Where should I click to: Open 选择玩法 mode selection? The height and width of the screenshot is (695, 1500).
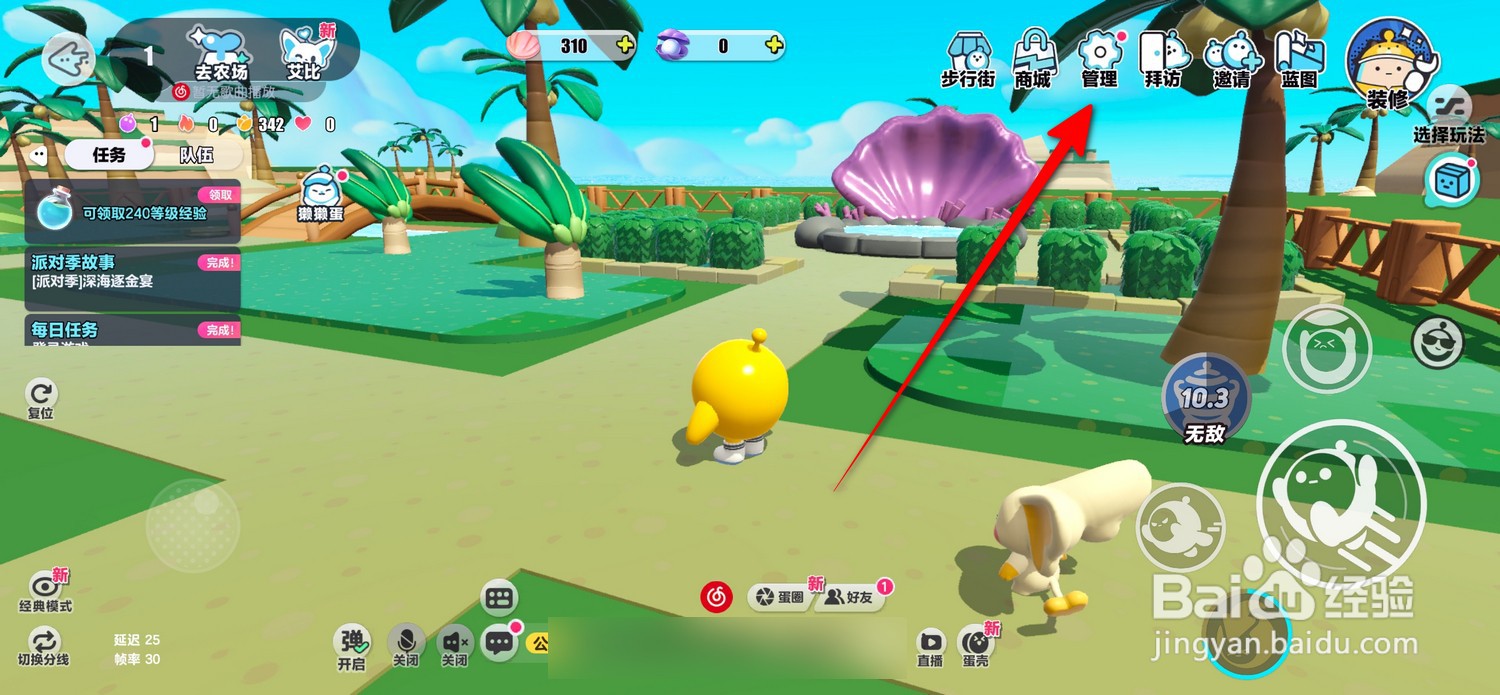1448,115
